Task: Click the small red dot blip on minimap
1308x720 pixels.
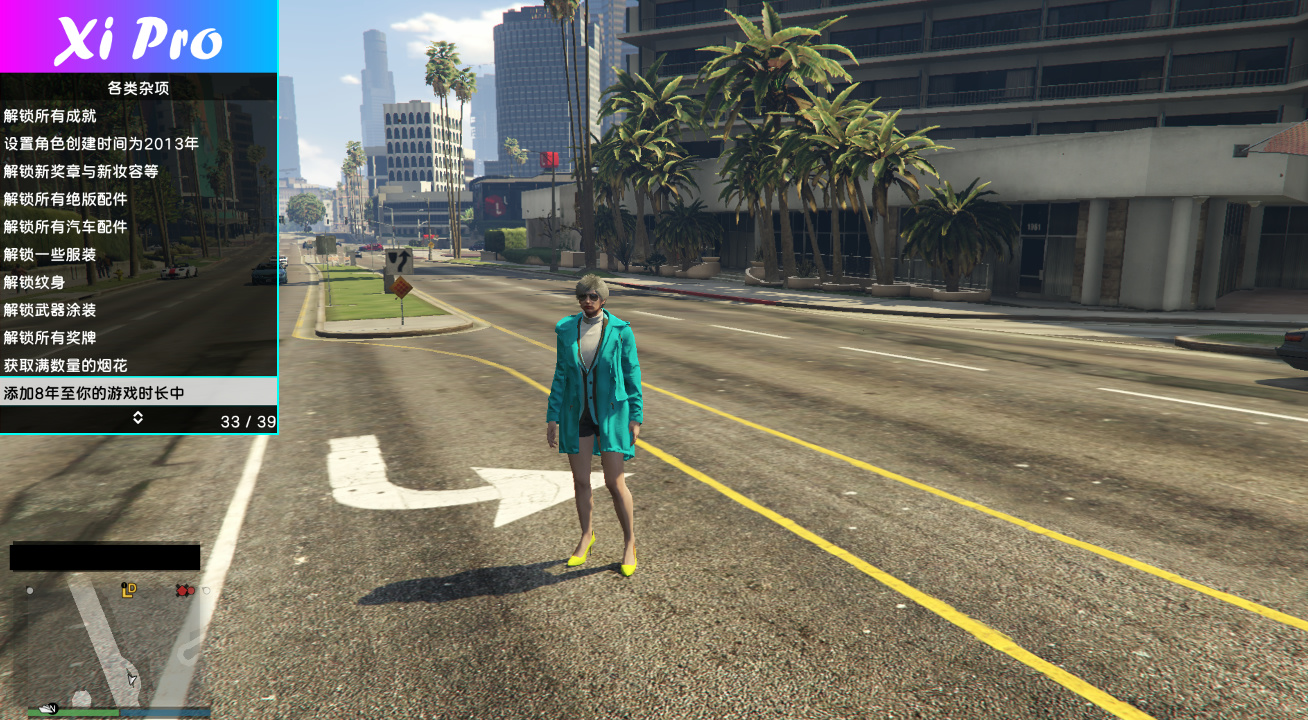Action: tap(191, 590)
